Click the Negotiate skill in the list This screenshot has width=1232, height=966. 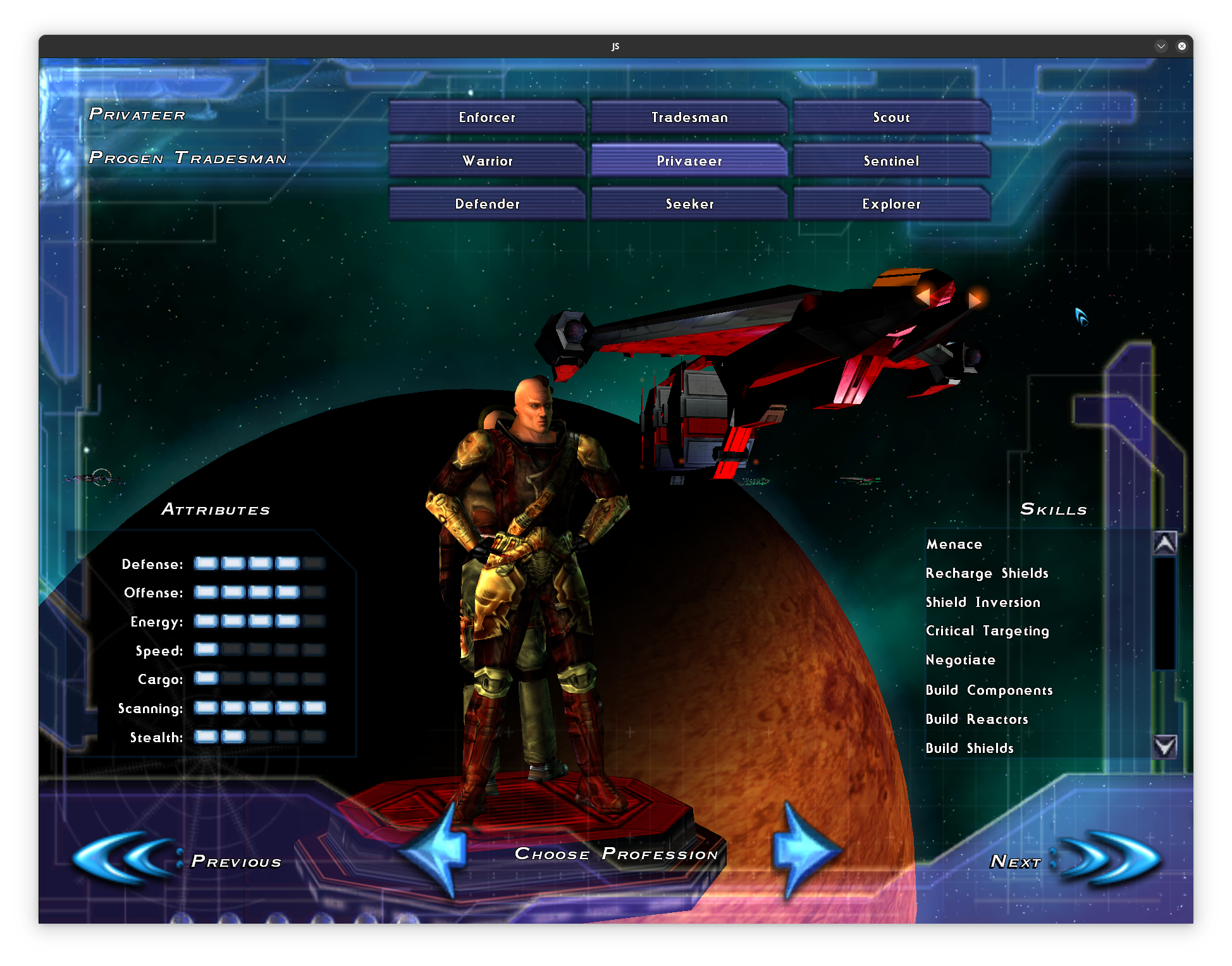tap(960, 660)
